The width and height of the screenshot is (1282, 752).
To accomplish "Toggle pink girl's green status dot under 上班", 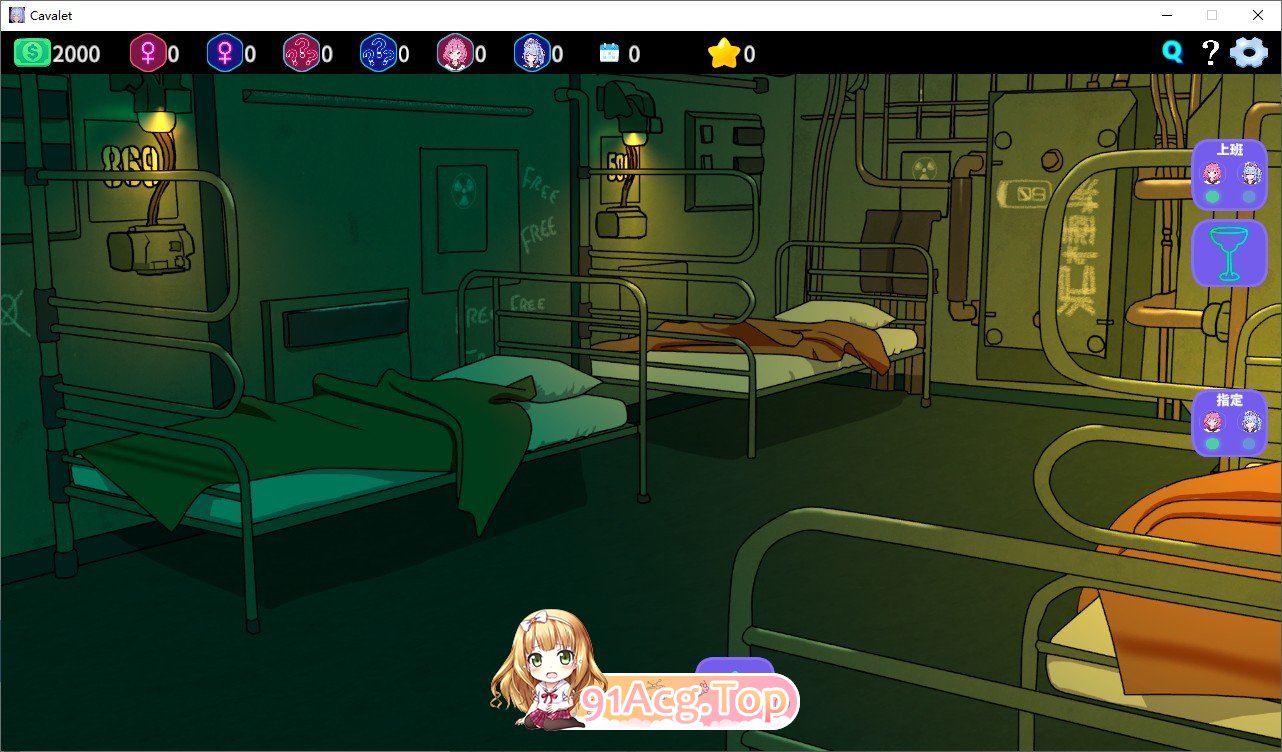I will point(1211,194).
